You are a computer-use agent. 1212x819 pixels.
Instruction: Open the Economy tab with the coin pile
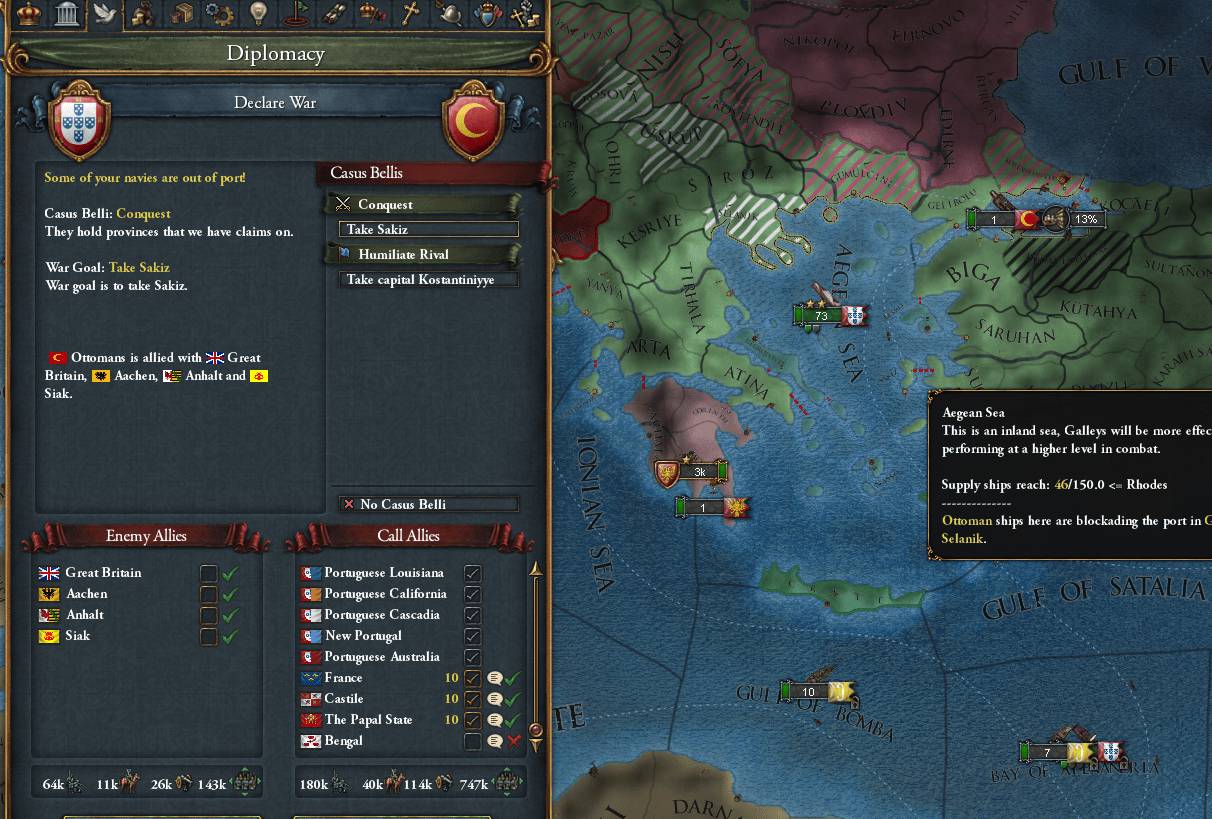tap(143, 14)
